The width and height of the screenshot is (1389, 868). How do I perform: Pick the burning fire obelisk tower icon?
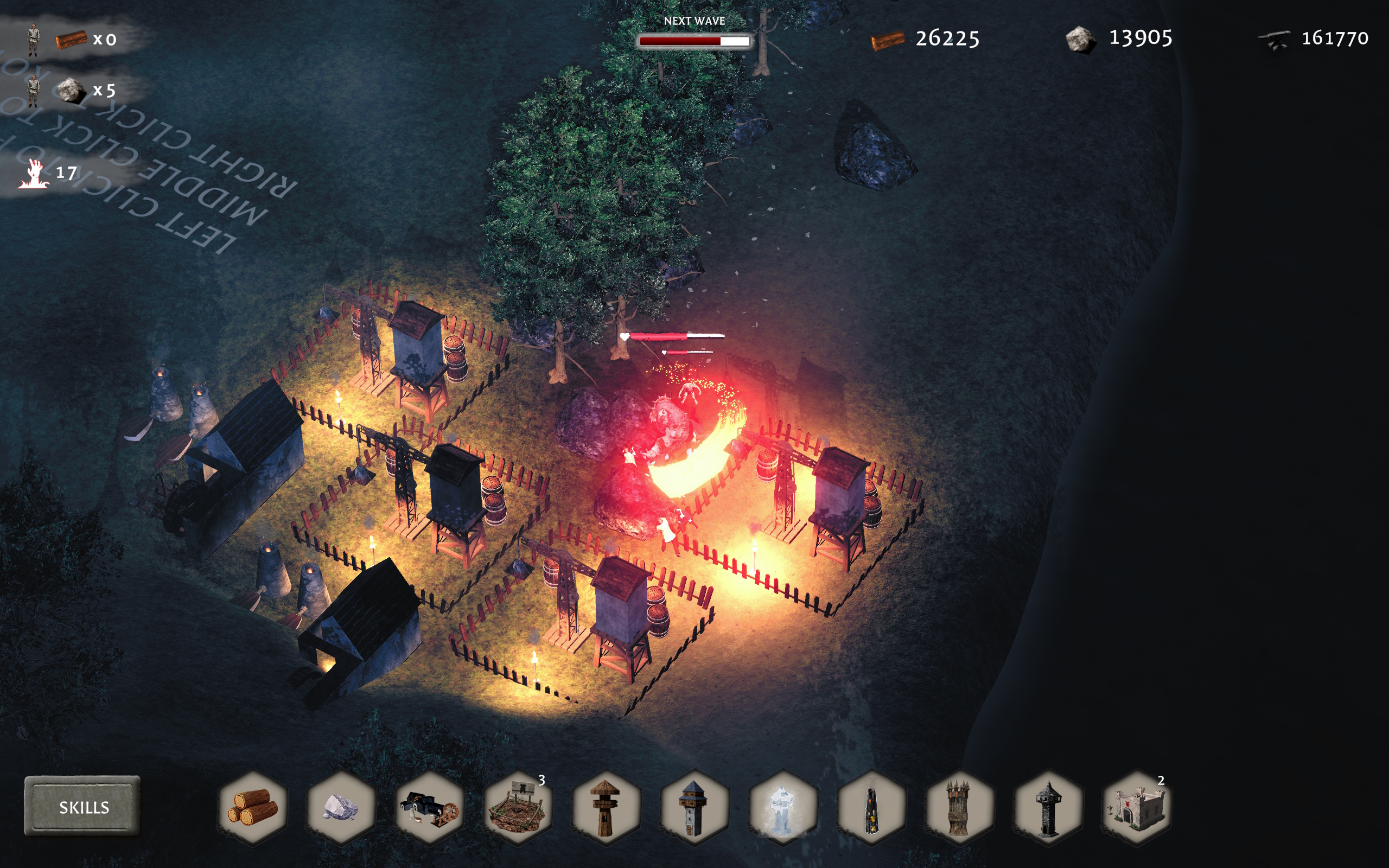point(871,807)
